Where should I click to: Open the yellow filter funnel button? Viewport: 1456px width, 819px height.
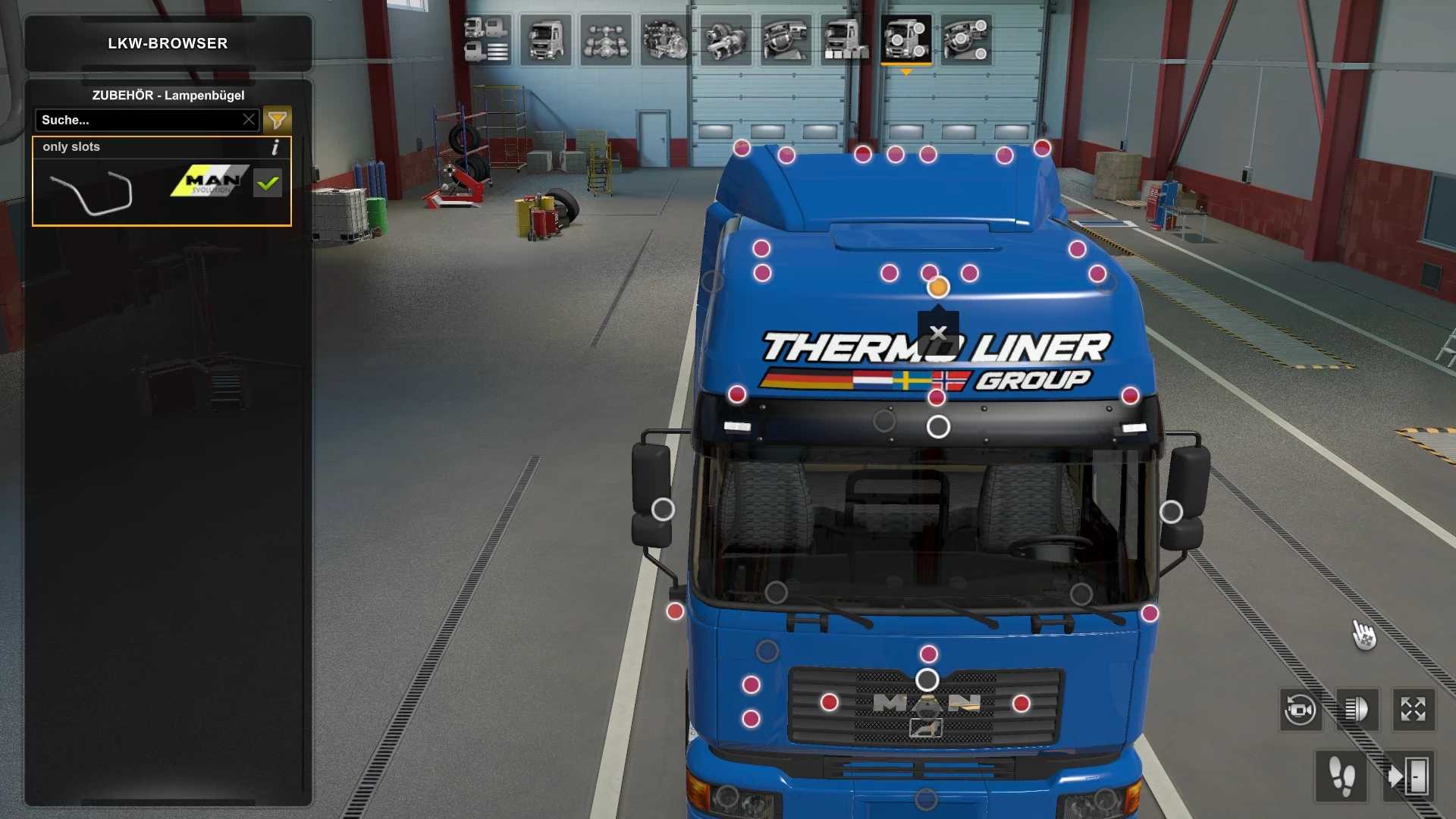(277, 120)
